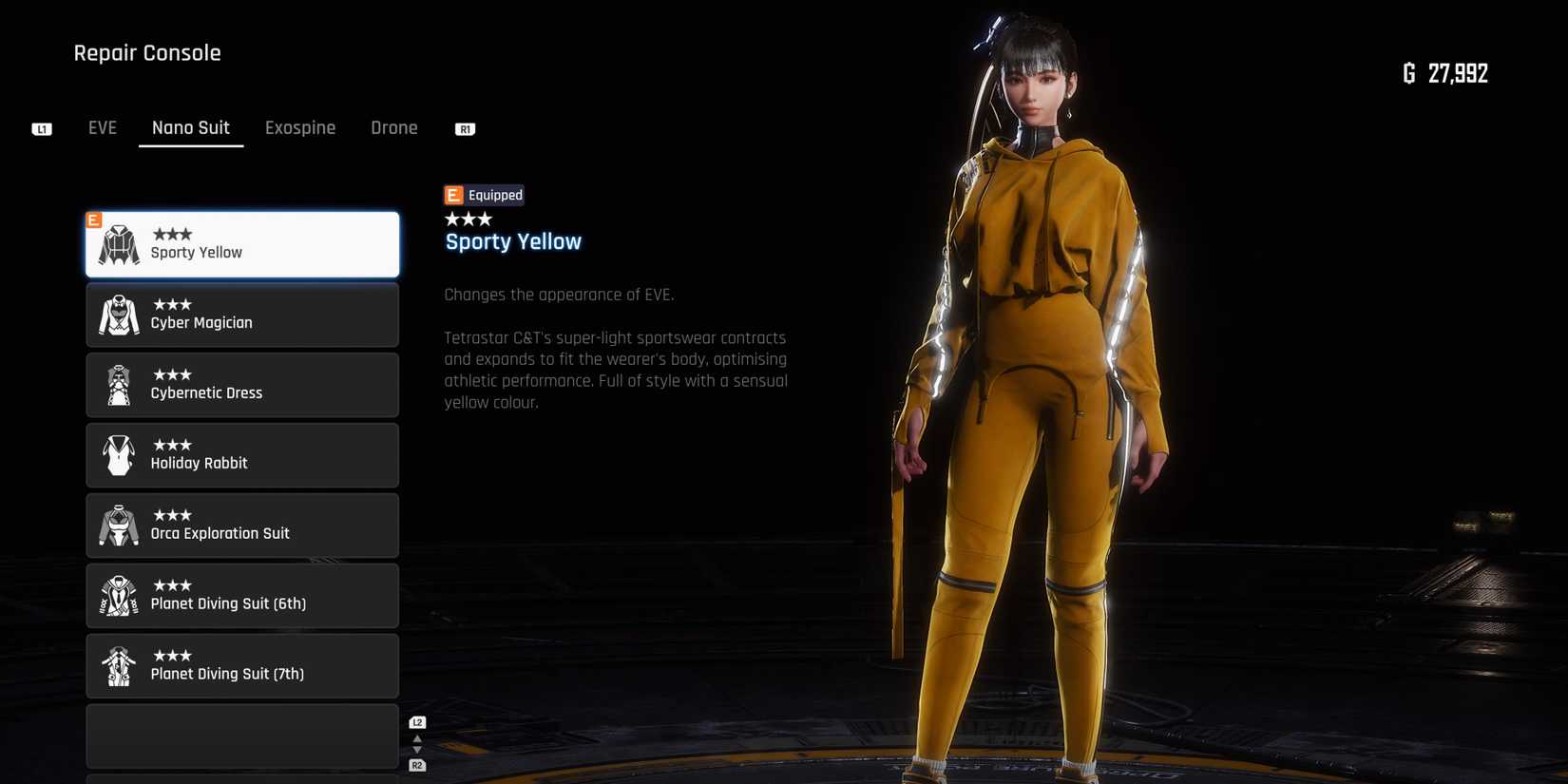Select the Cyber Magician list entry
Screen dimensions: 1568x784
[242, 315]
